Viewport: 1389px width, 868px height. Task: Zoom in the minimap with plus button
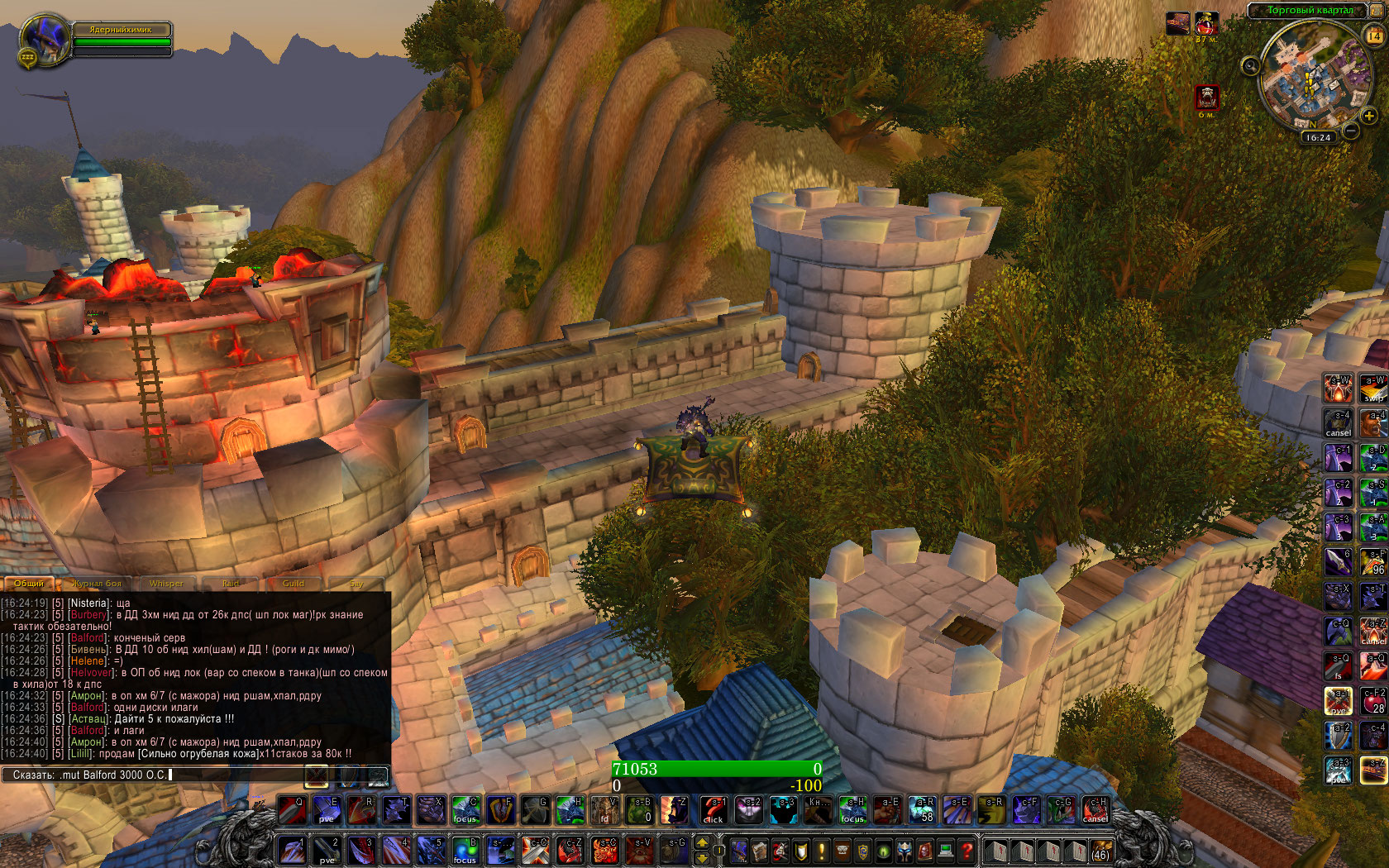[1369, 117]
